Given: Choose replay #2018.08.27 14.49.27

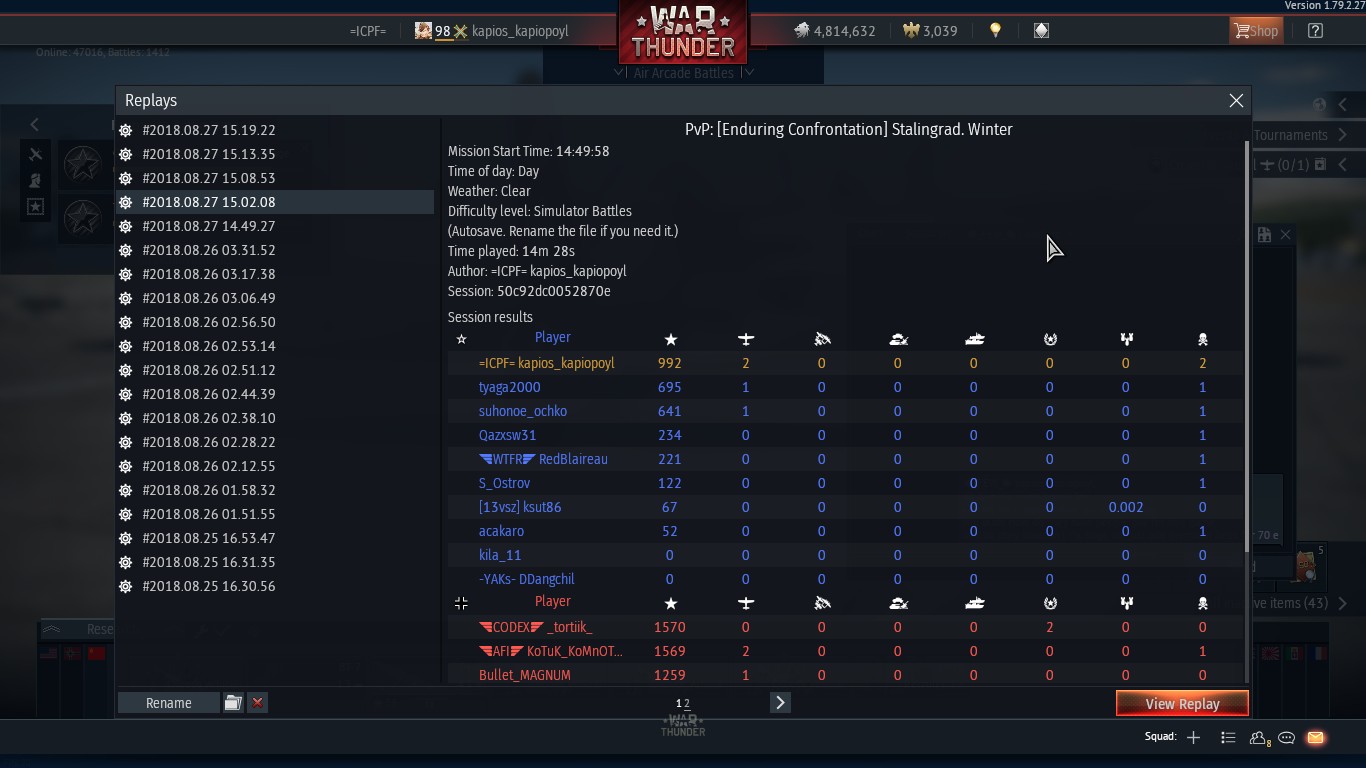Looking at the screenshot, I should pos(208,226).
